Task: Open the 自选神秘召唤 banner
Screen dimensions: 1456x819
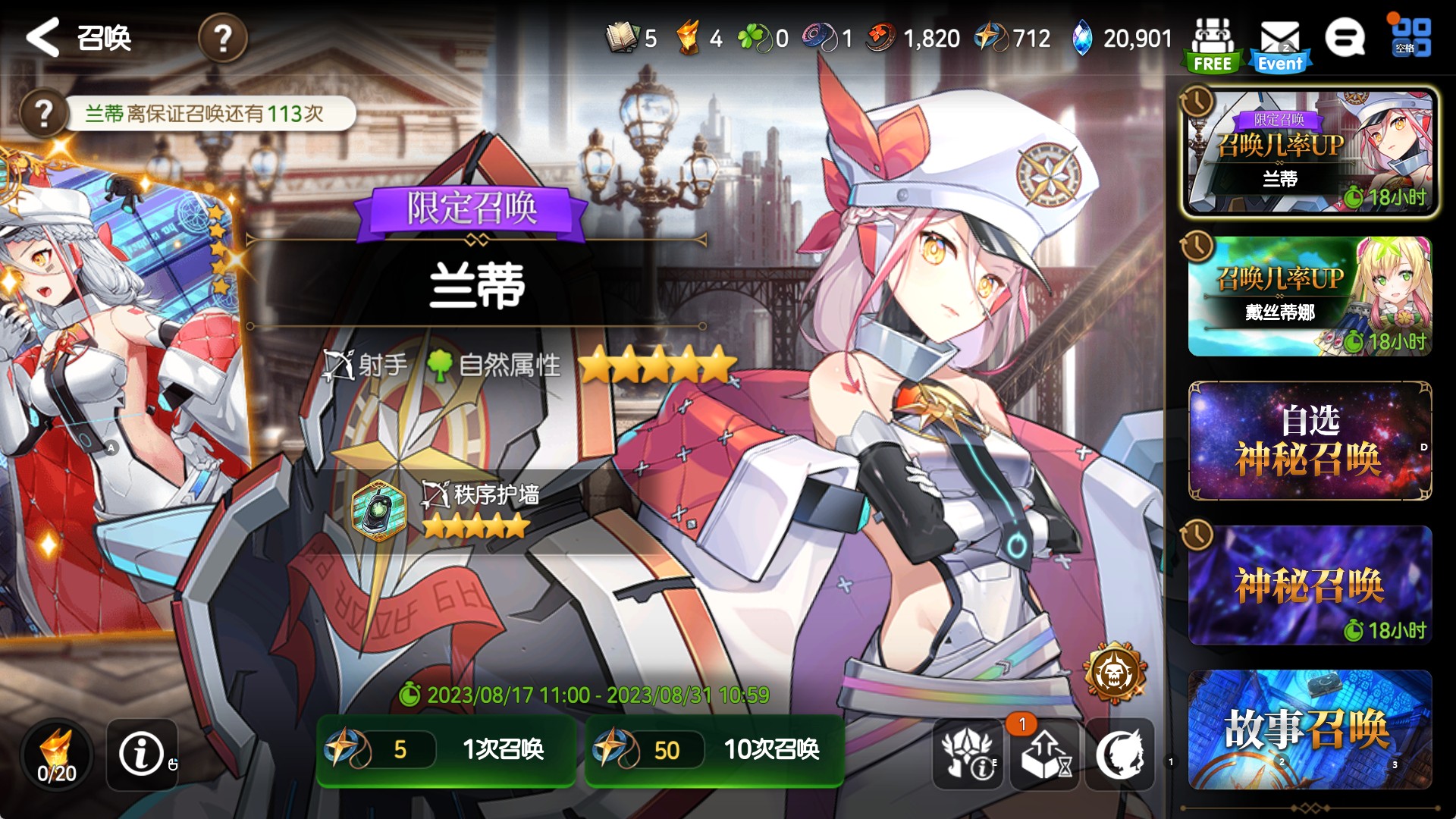Action: 1310,441
